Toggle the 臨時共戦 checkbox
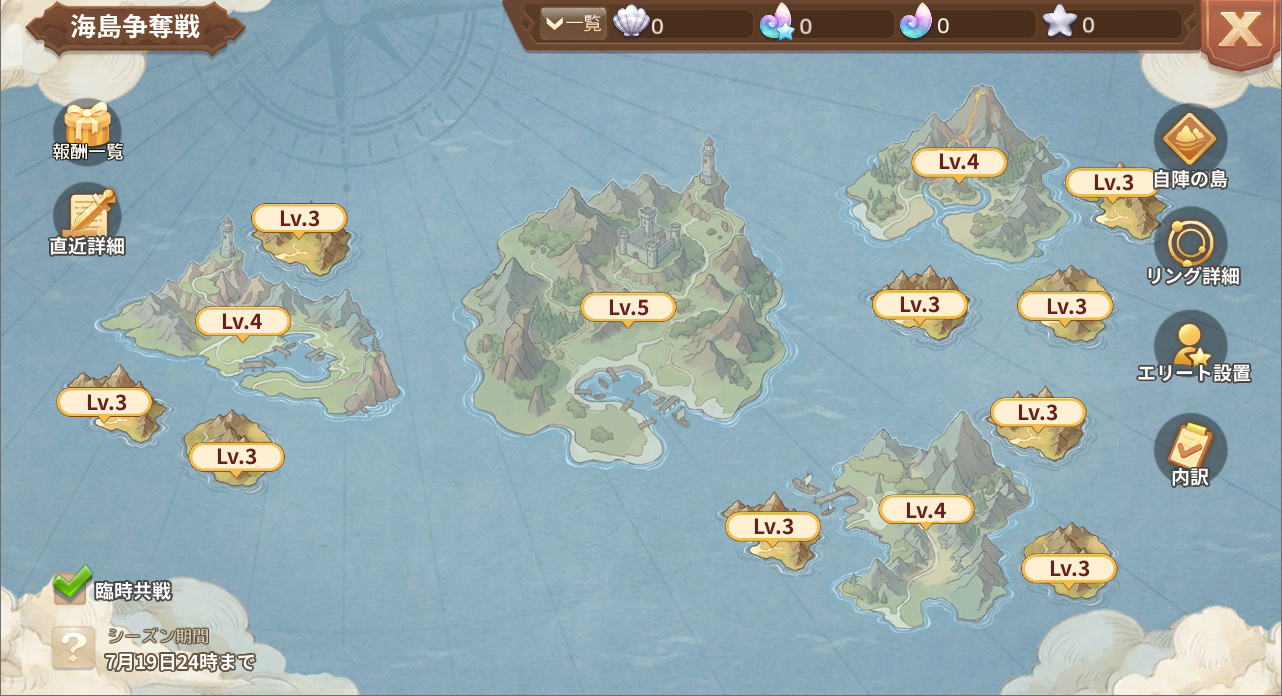 [x=71, y=587]
